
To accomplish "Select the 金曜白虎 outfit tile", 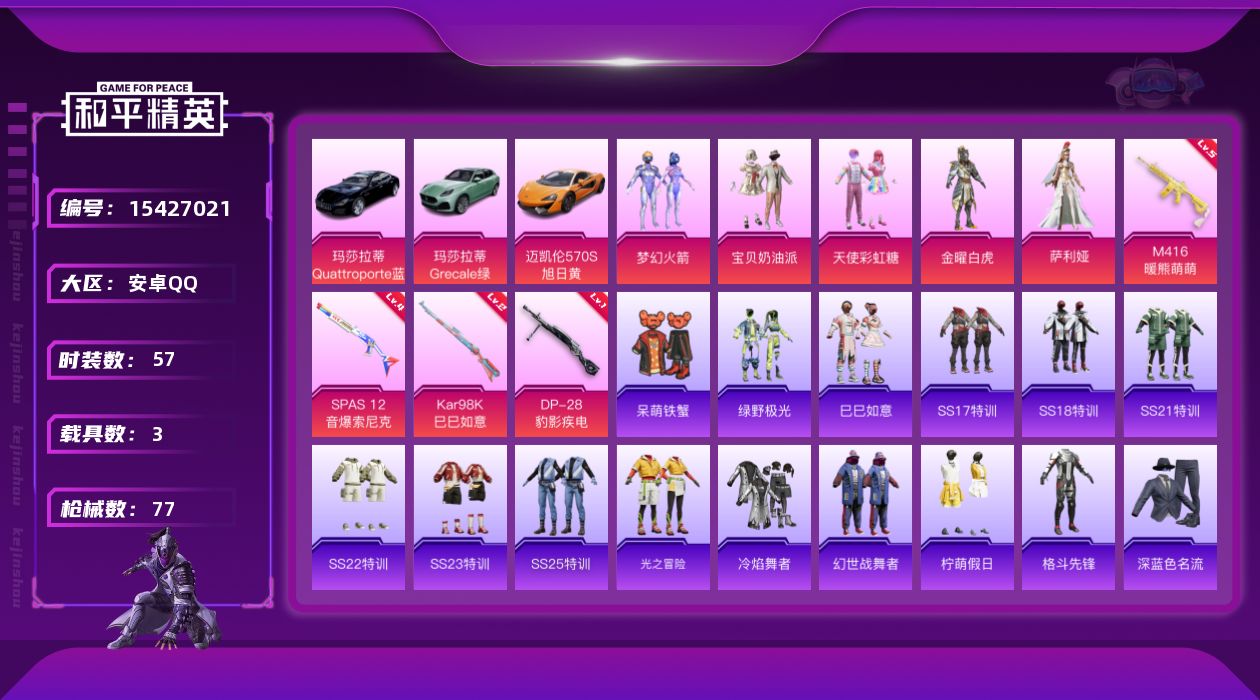I will [967, 211].
